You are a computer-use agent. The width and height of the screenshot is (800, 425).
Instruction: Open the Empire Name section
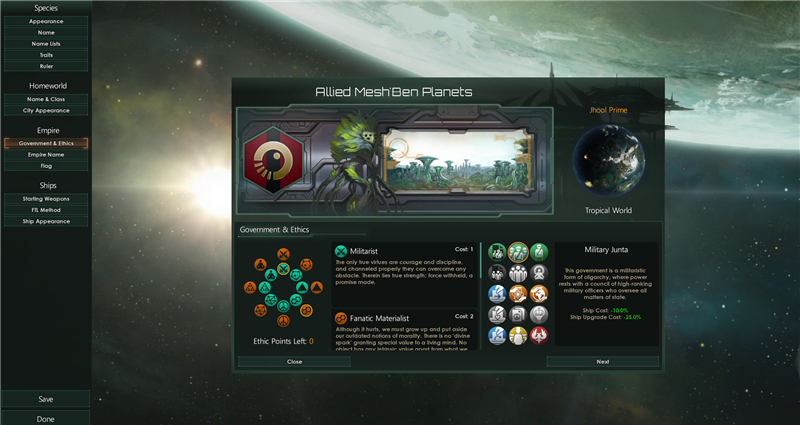click(x=46, y=154)
